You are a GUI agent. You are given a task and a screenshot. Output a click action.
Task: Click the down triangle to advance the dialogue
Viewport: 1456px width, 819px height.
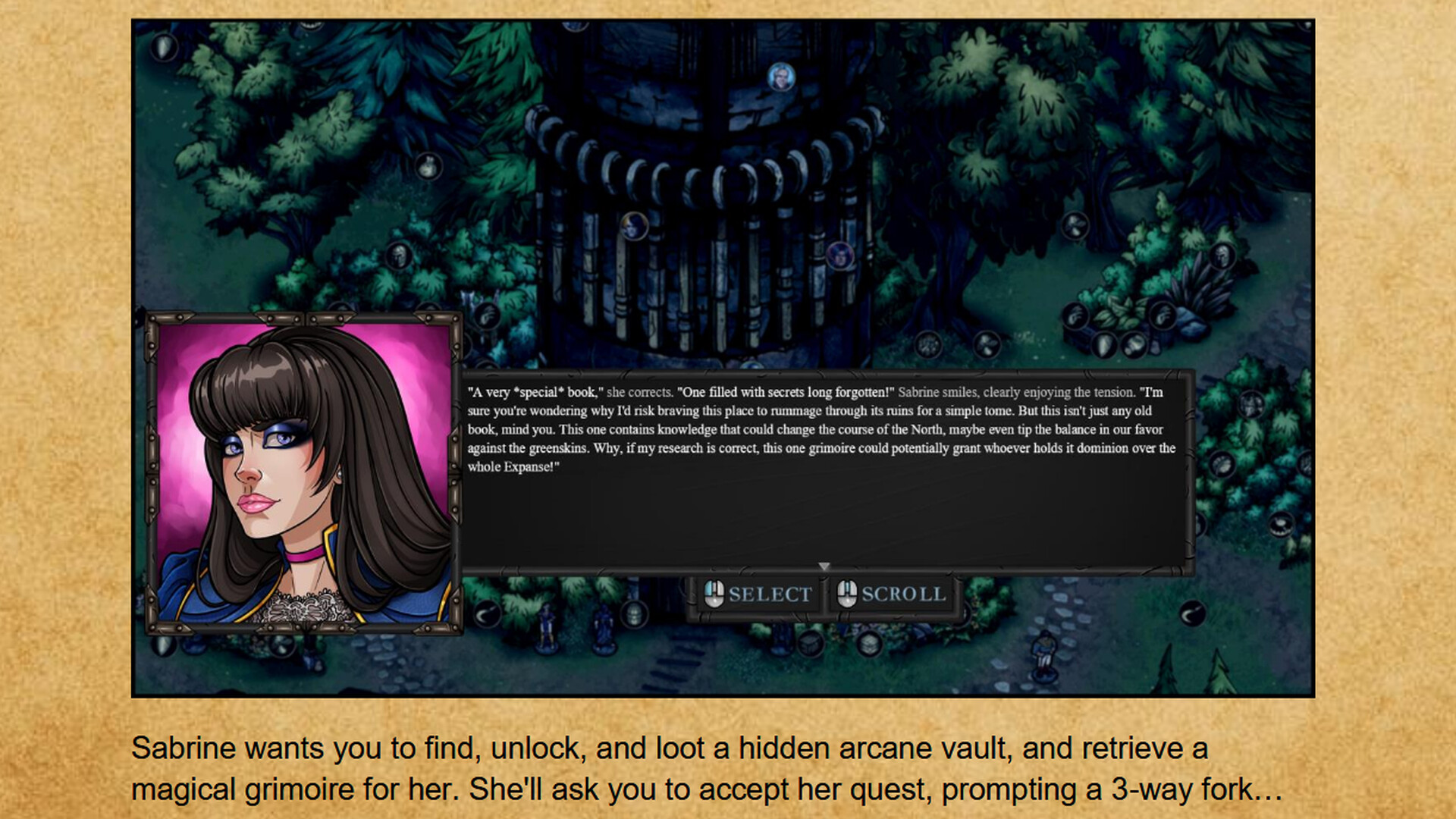point(824,567)
